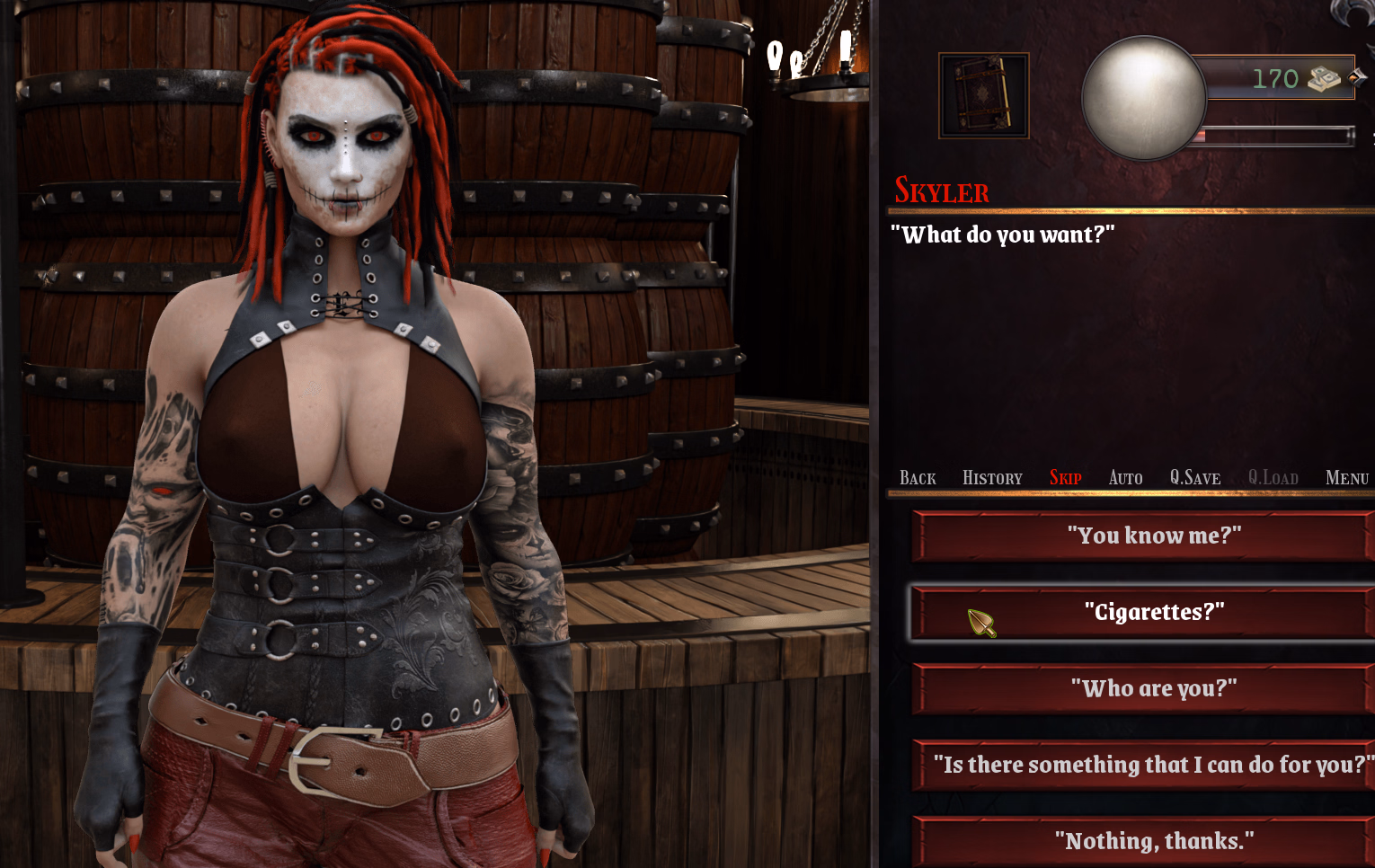Viewport: 1375px width, 868px height.
Task: Click Q.Save to quick save
Action: [1194, 478]
